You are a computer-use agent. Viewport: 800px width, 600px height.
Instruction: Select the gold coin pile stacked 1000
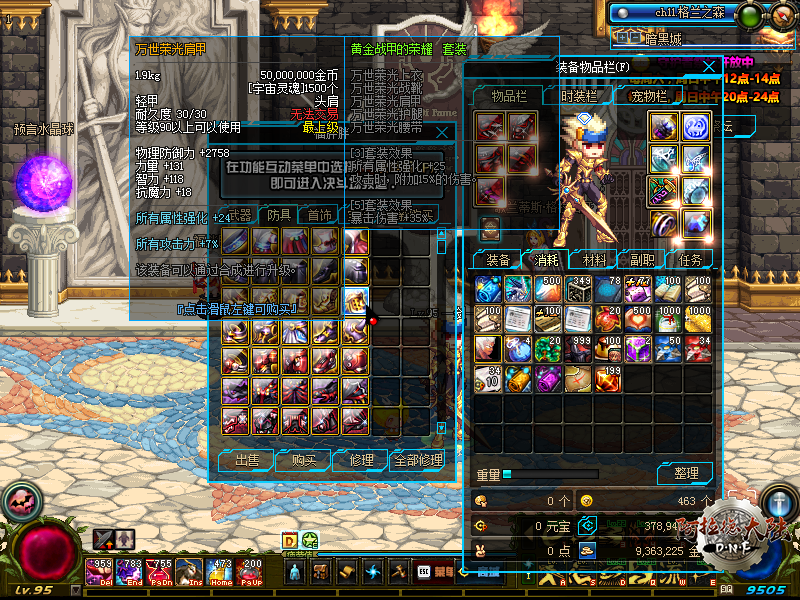pyautogui.click(x=699, y=319)
